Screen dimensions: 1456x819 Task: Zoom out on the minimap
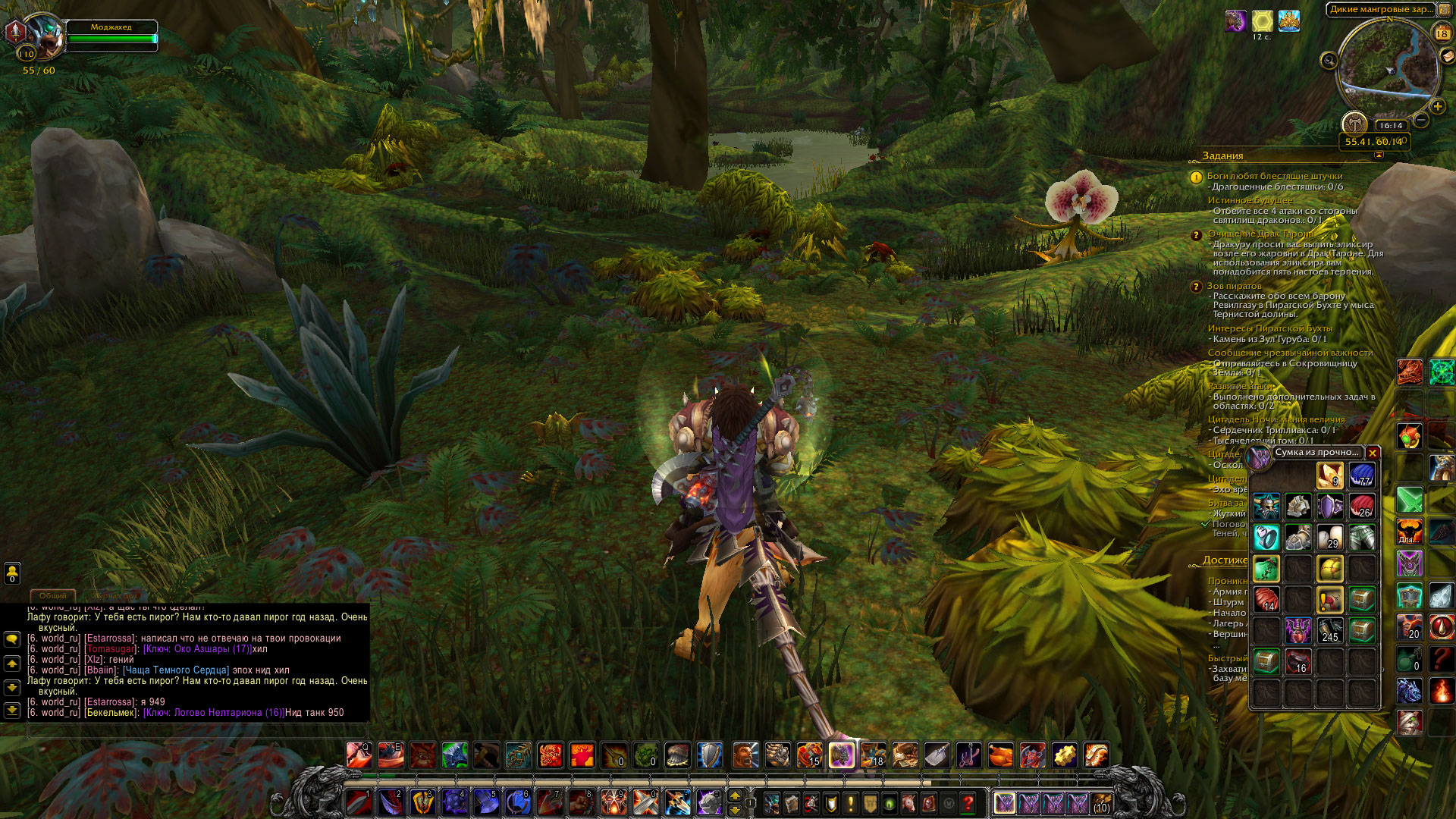[1421, 120]
